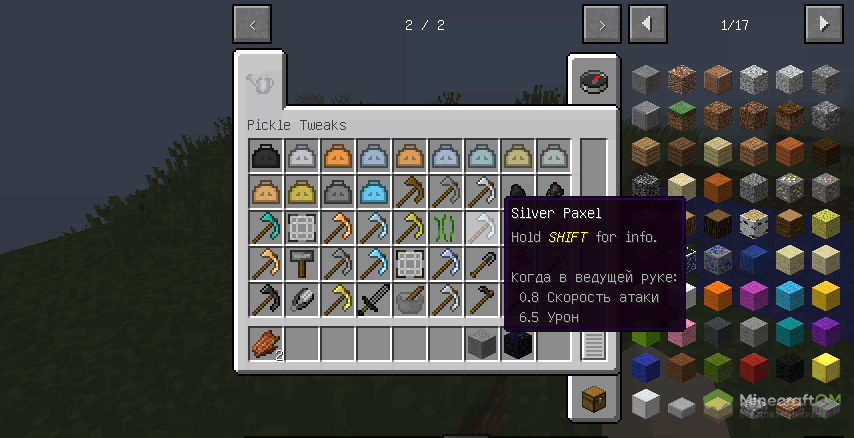Screen dimensions: 854x438
Task: Click the copper-colored hotbar item with count 2
Action: [266, 344]
